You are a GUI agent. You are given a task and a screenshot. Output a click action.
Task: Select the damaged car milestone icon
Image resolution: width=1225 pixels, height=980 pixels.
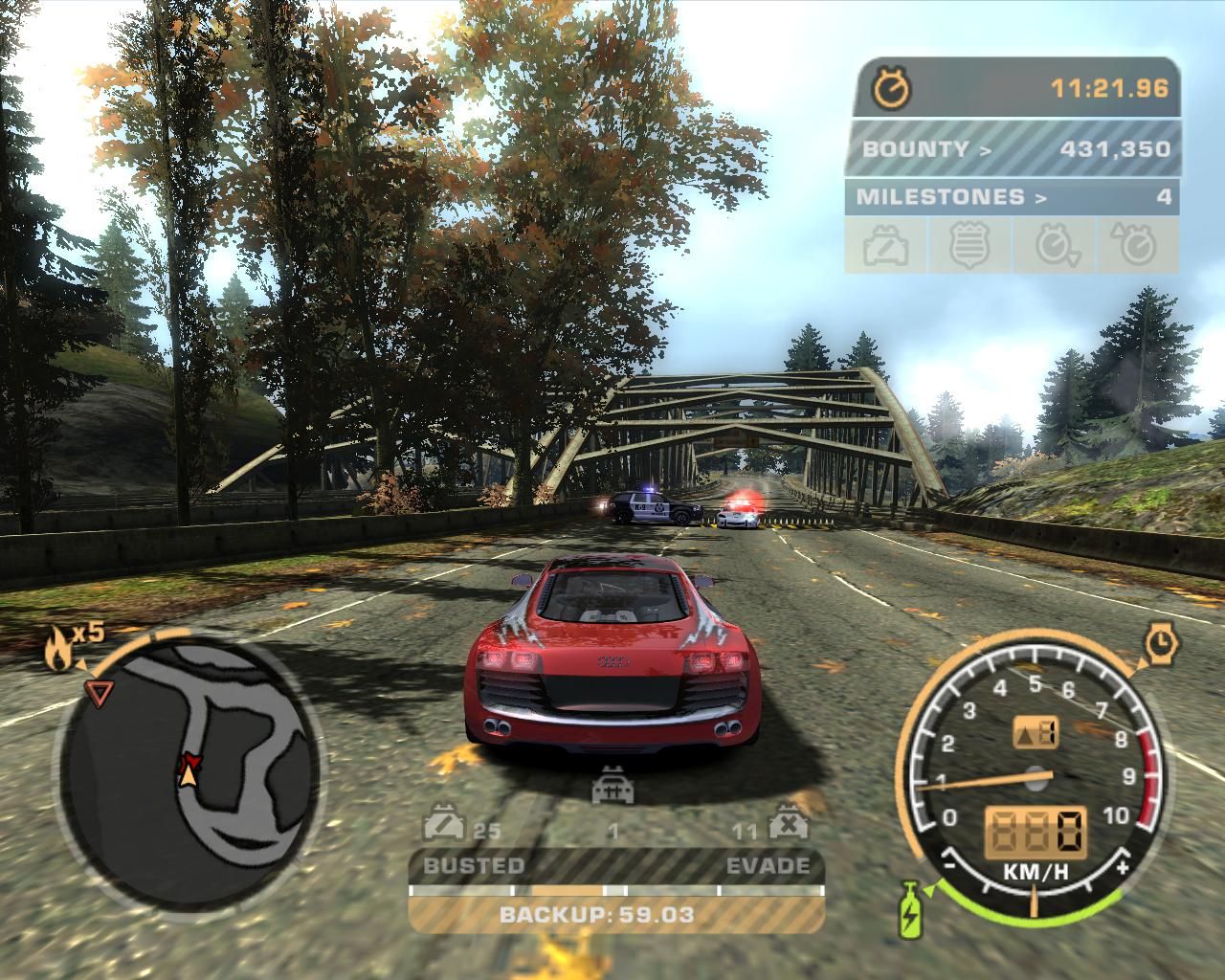[x=886, y=246]
